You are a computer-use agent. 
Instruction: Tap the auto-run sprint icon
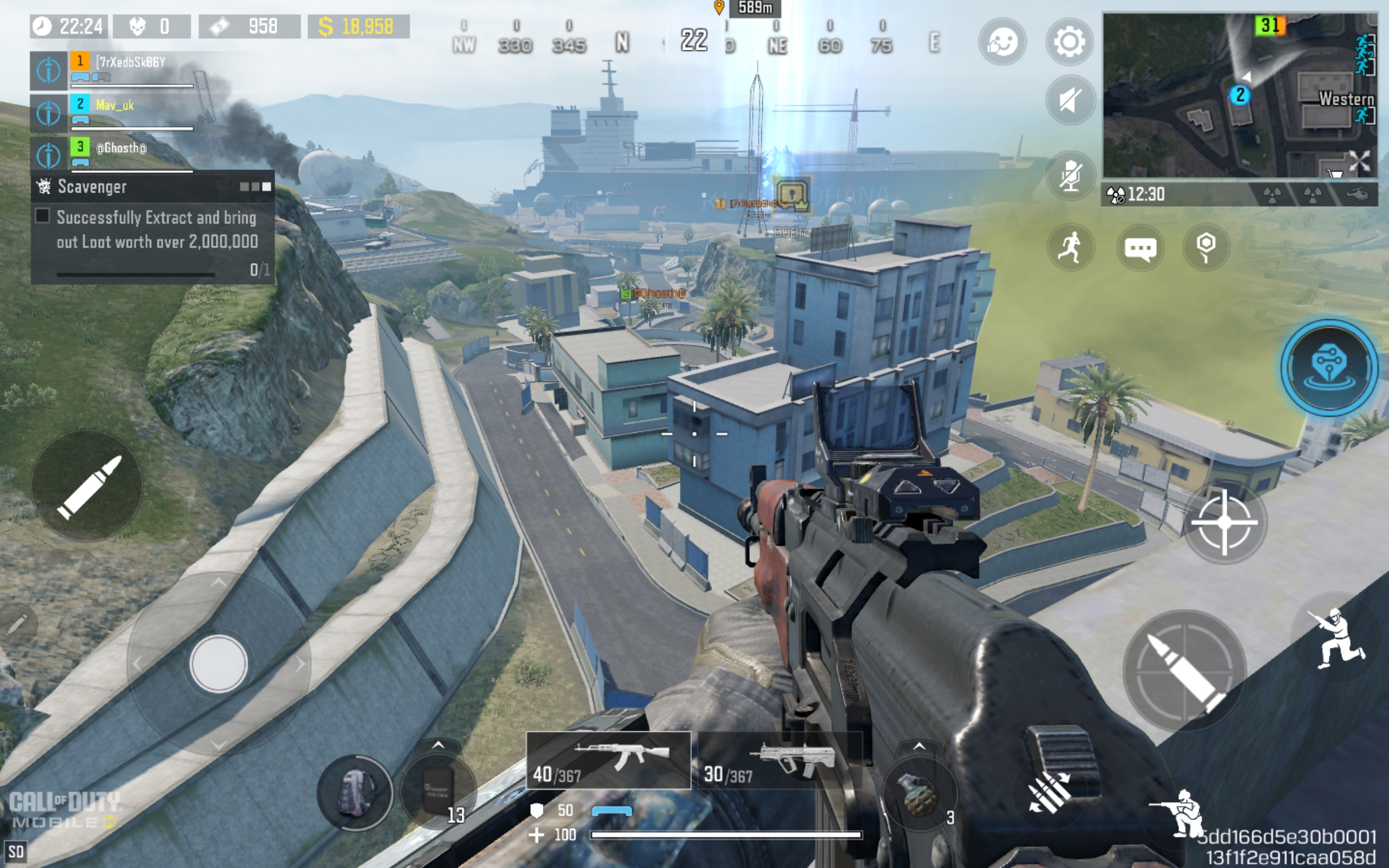click(x=1070, y=247)
